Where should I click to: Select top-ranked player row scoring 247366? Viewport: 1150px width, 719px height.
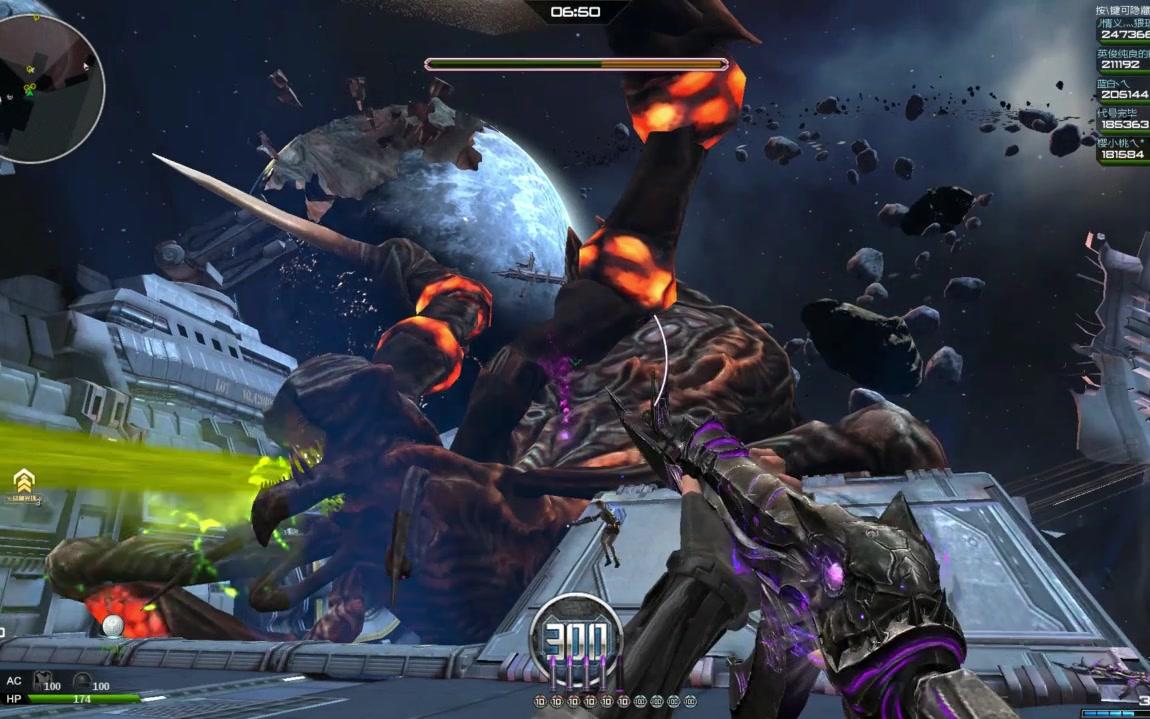click(1123, 27)
